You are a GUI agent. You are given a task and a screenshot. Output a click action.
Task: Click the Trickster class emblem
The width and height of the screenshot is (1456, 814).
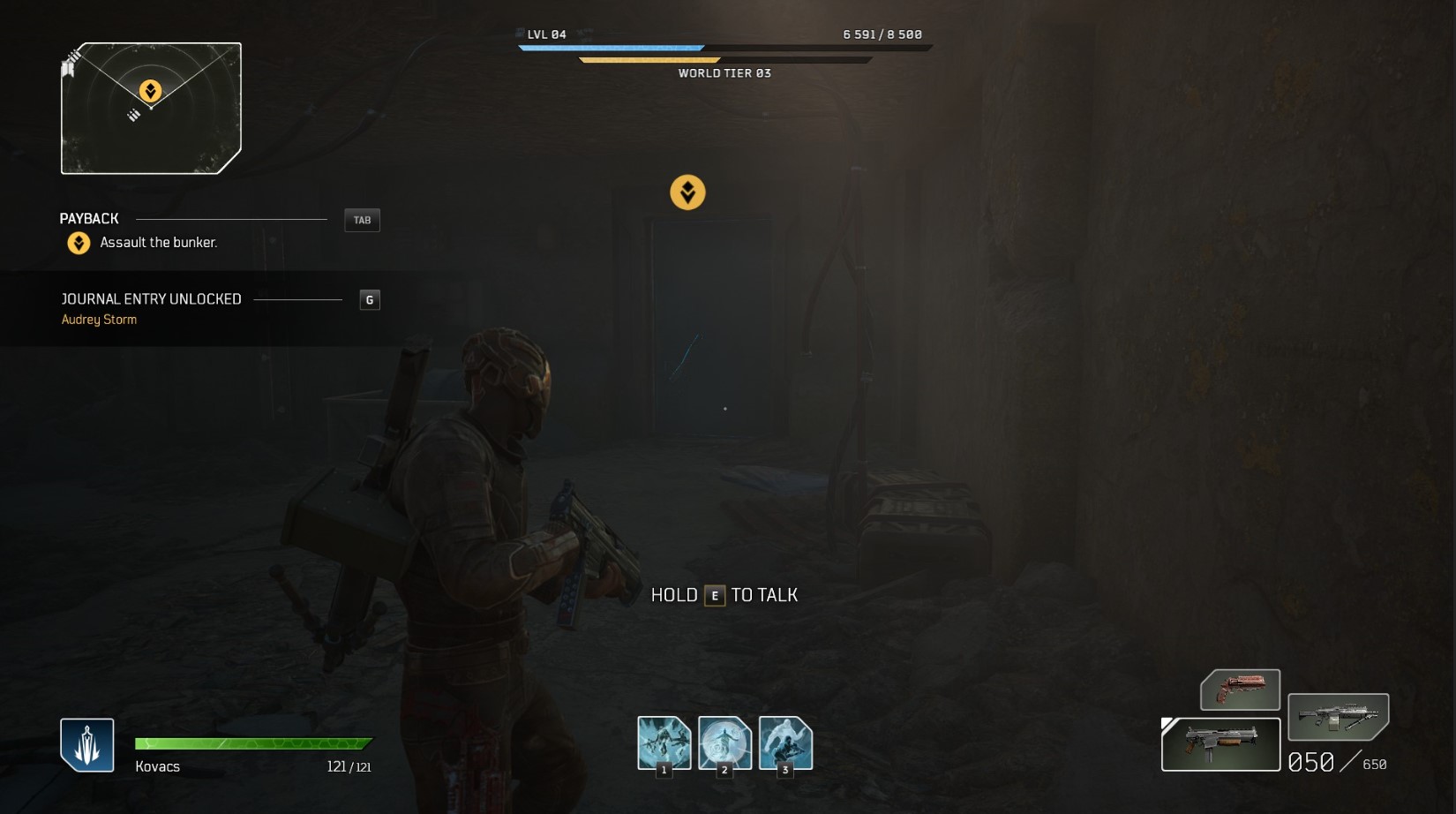86,744
